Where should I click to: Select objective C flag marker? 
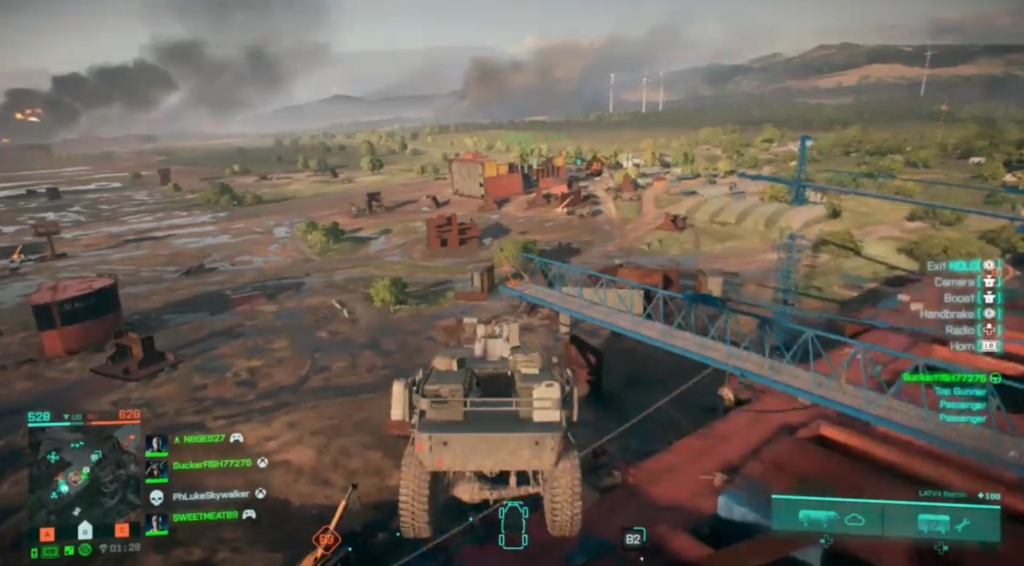[x=122, y=531]
